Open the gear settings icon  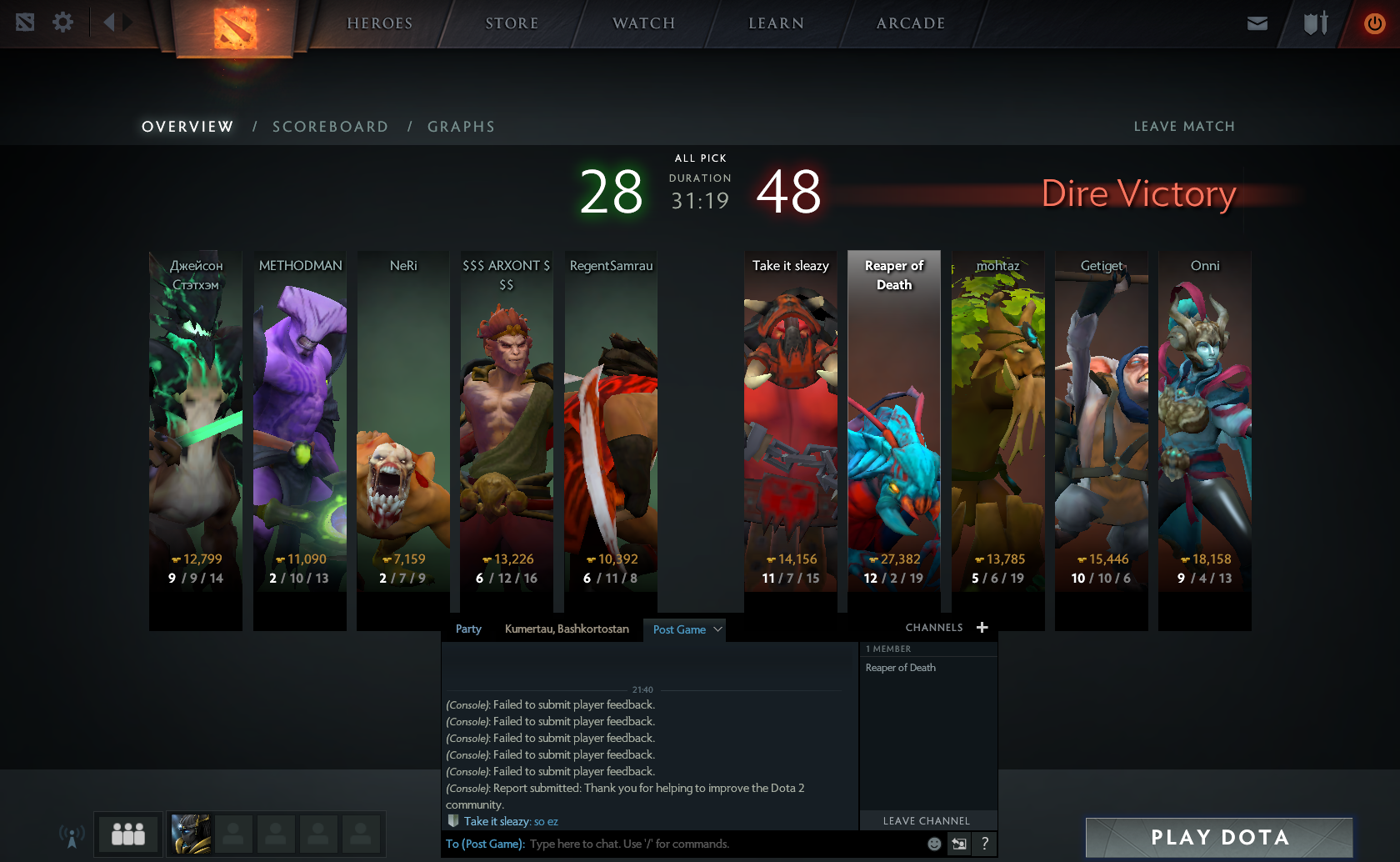point(62,23)
